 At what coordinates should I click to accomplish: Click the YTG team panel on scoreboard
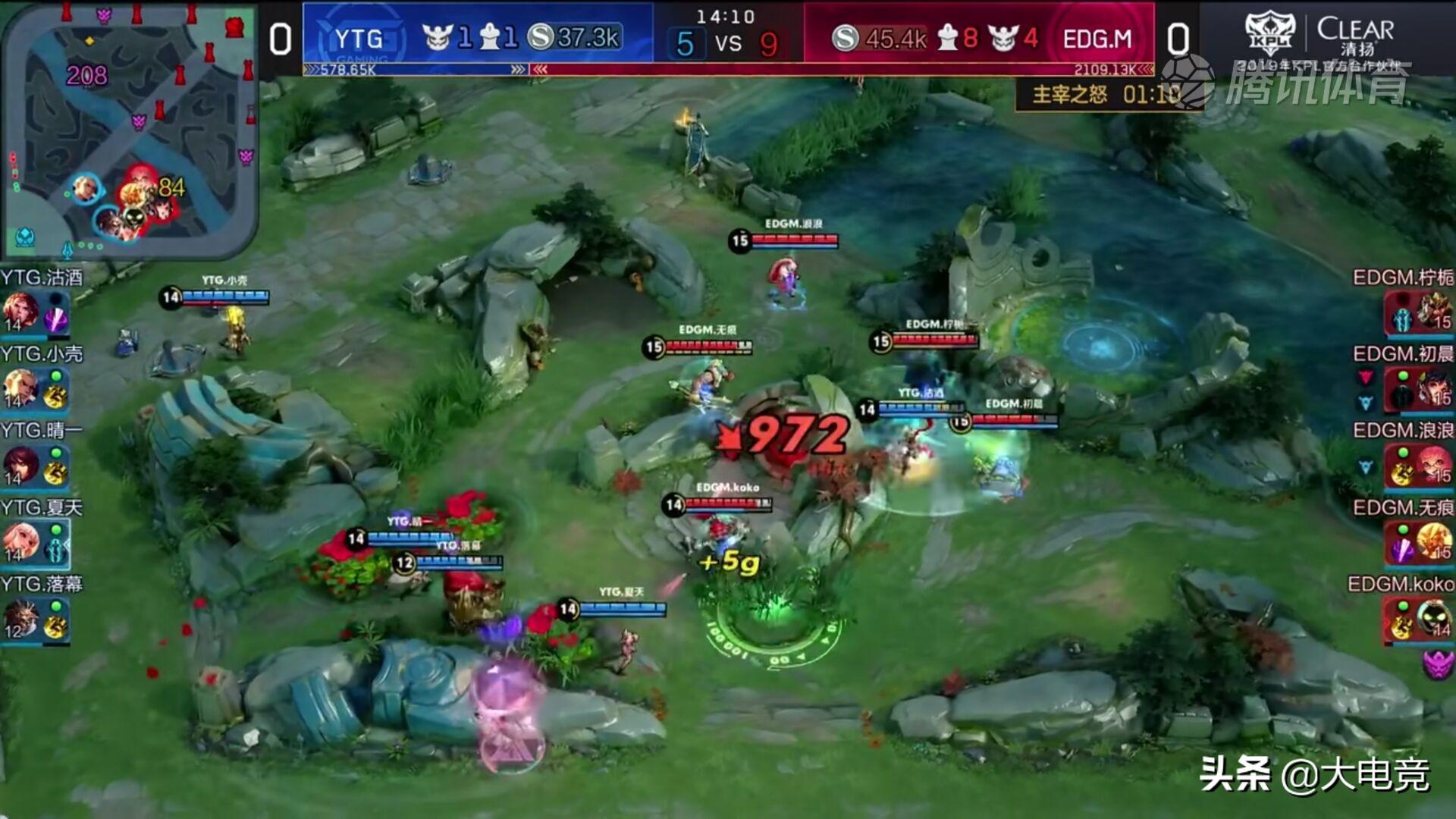[x=478, y=36]
